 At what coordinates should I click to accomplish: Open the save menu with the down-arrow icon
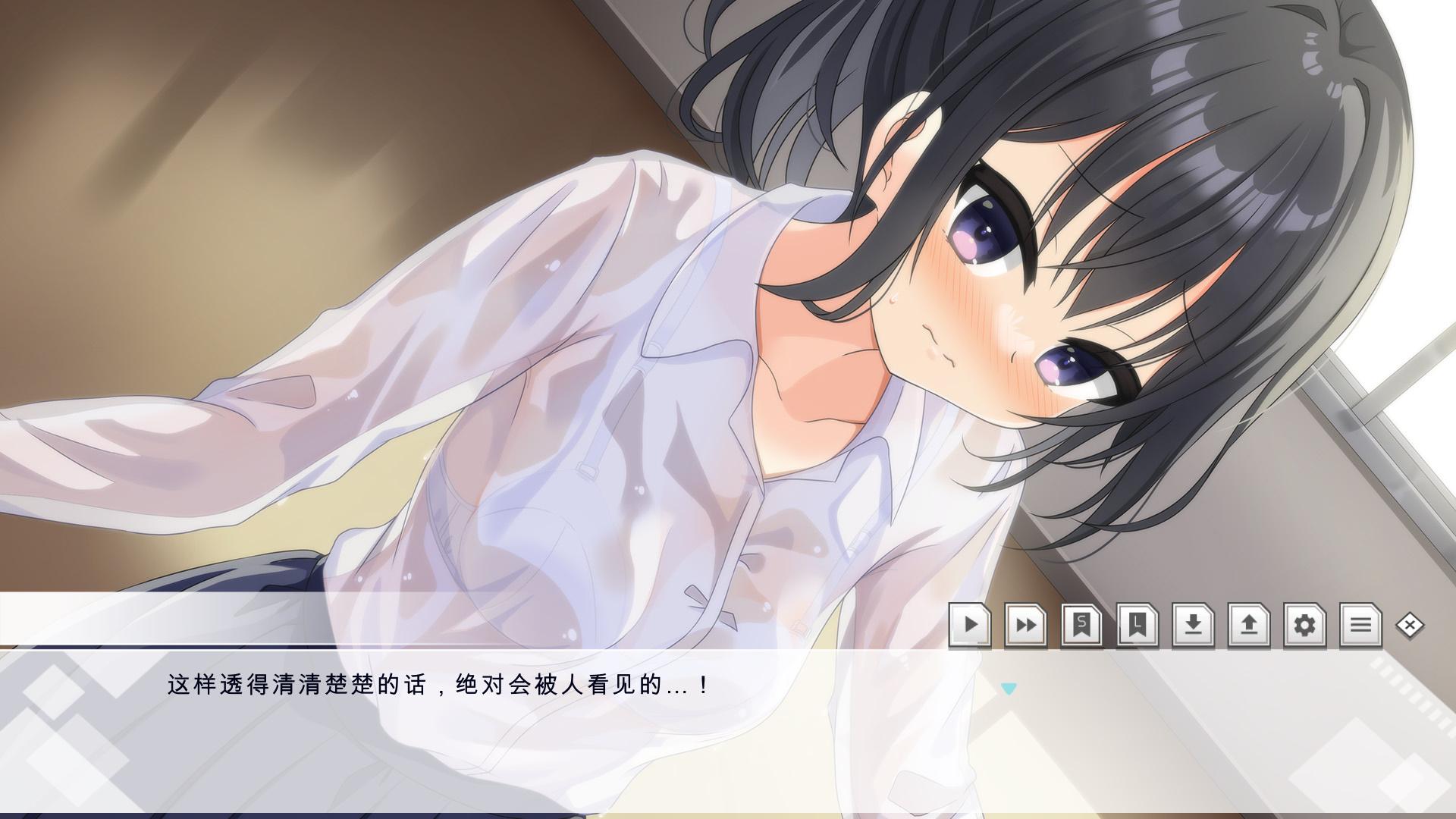click(x=1193, y=626)
